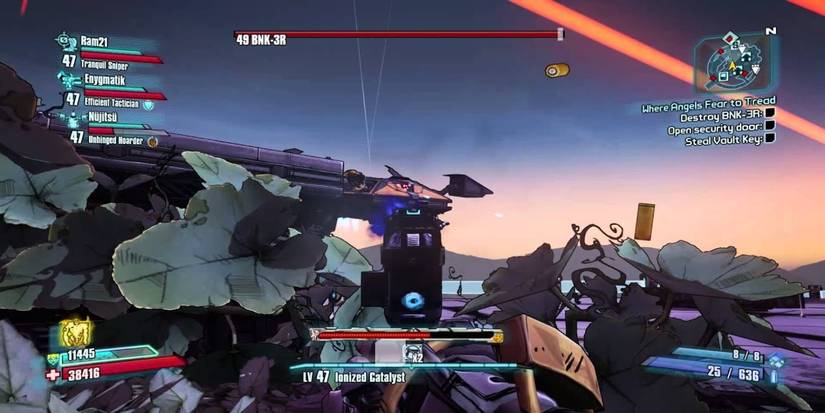The height and width of the screenshot is (413, 825).
Task: Tick the Open security door objective box
Action: click(769, 126)
